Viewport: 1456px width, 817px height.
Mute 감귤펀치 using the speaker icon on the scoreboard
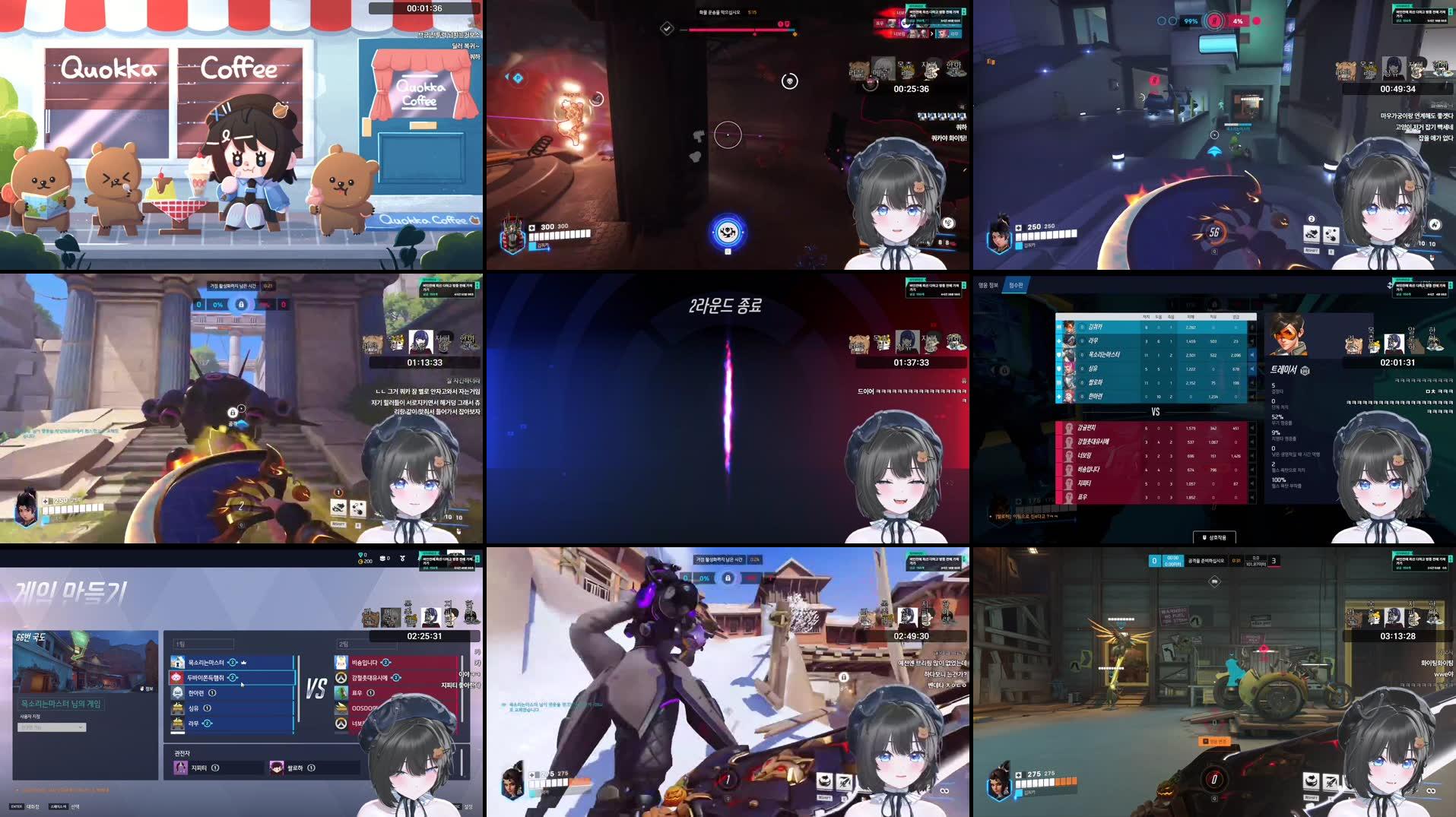[1251, 426]
